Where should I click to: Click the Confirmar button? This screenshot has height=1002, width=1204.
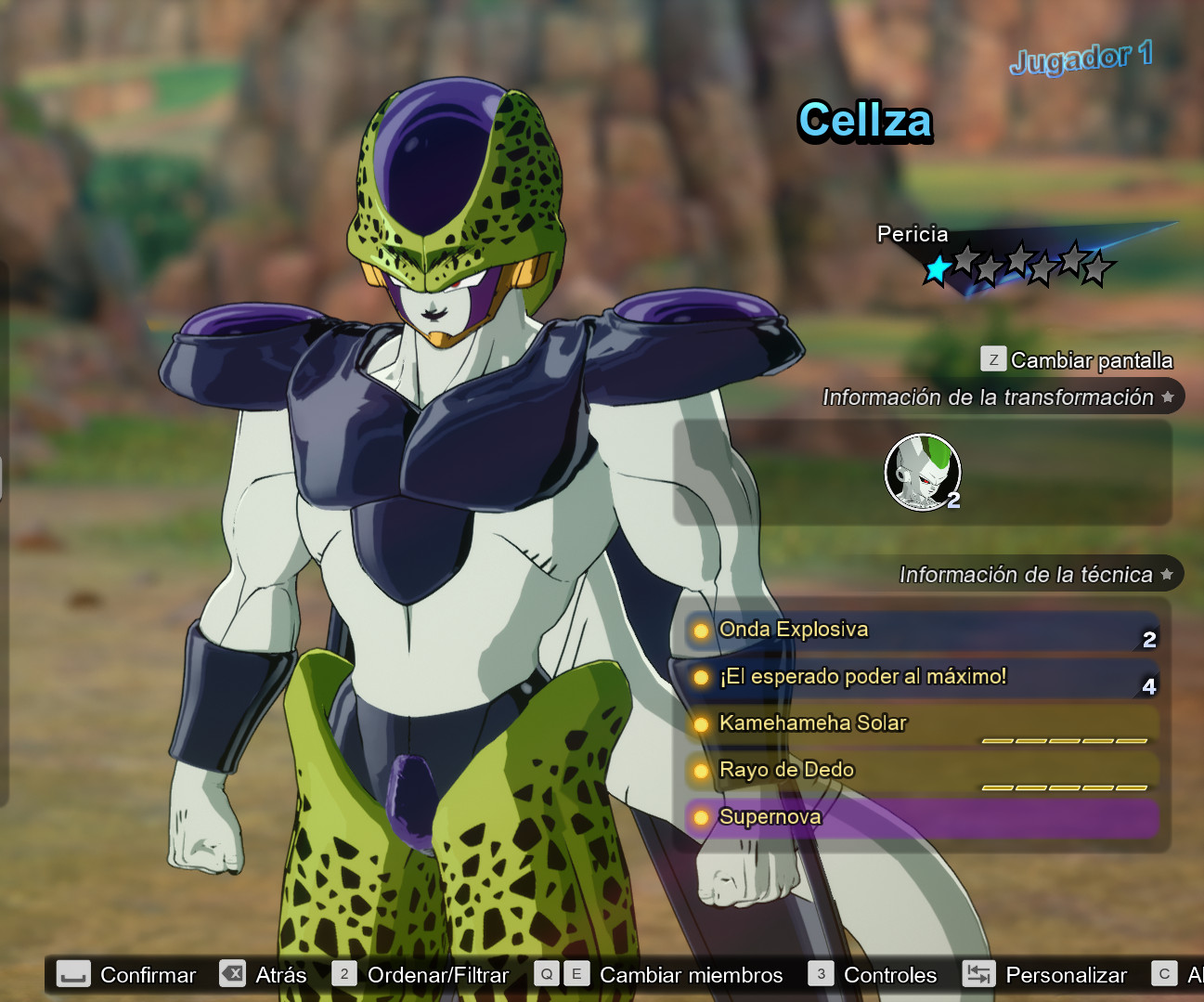coord(147,974)
